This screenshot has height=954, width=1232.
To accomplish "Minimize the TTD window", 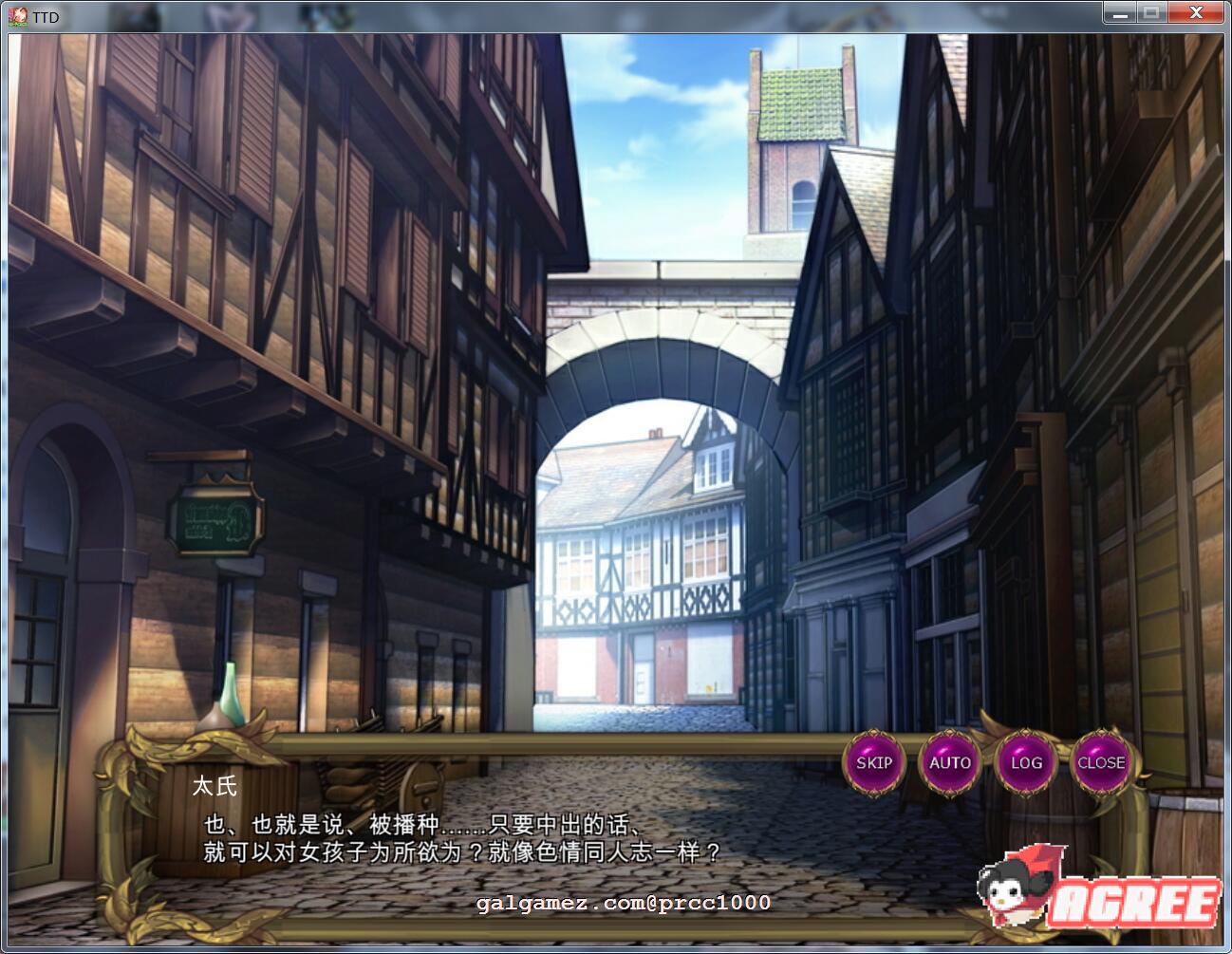I will [1118, 12].
